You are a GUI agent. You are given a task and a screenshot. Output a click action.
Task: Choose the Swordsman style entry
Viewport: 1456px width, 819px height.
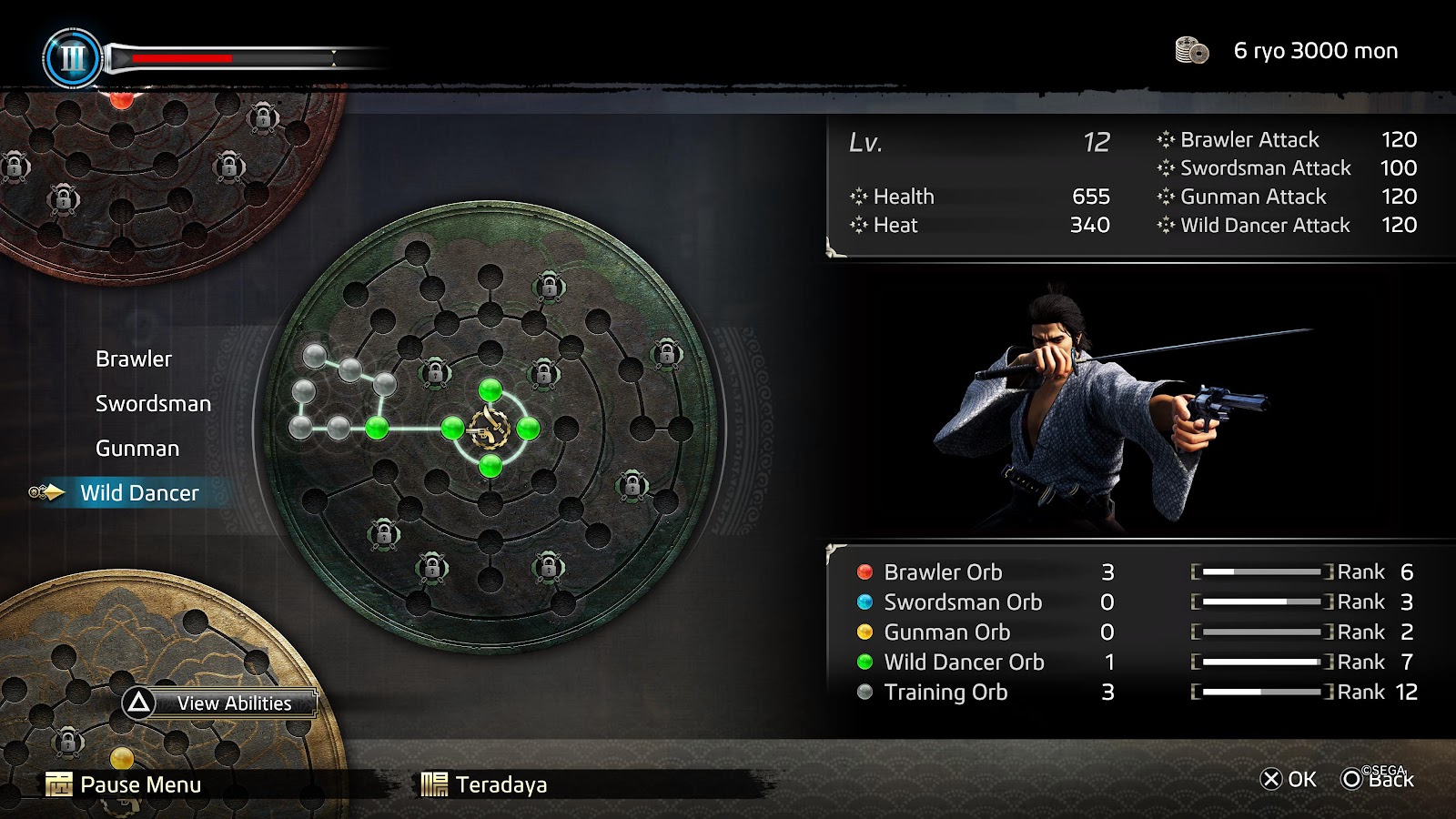coord(153,404)
